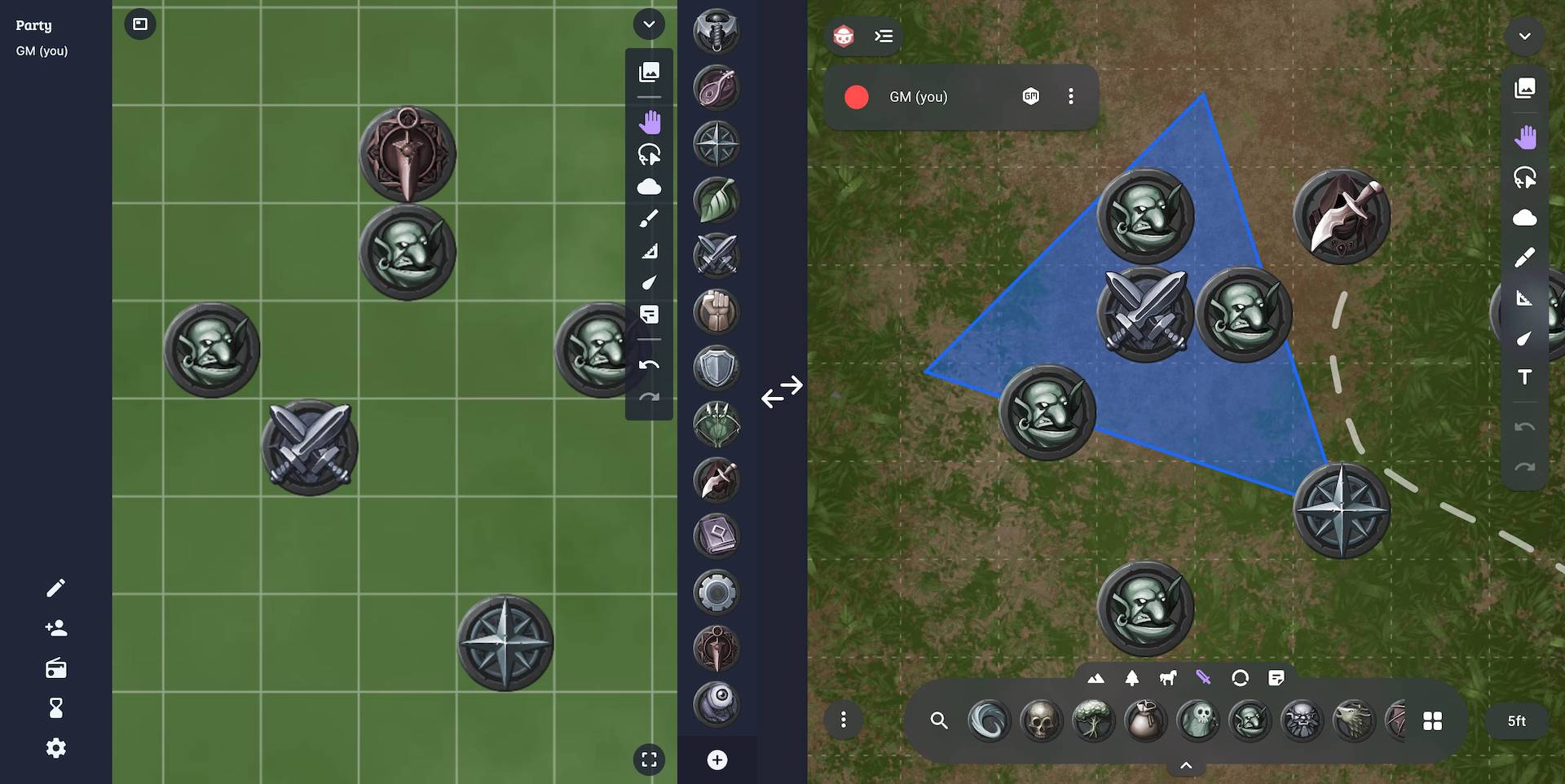Open the Notes tool
This screenshot has width=1565, height=784.
coord(649,315)
